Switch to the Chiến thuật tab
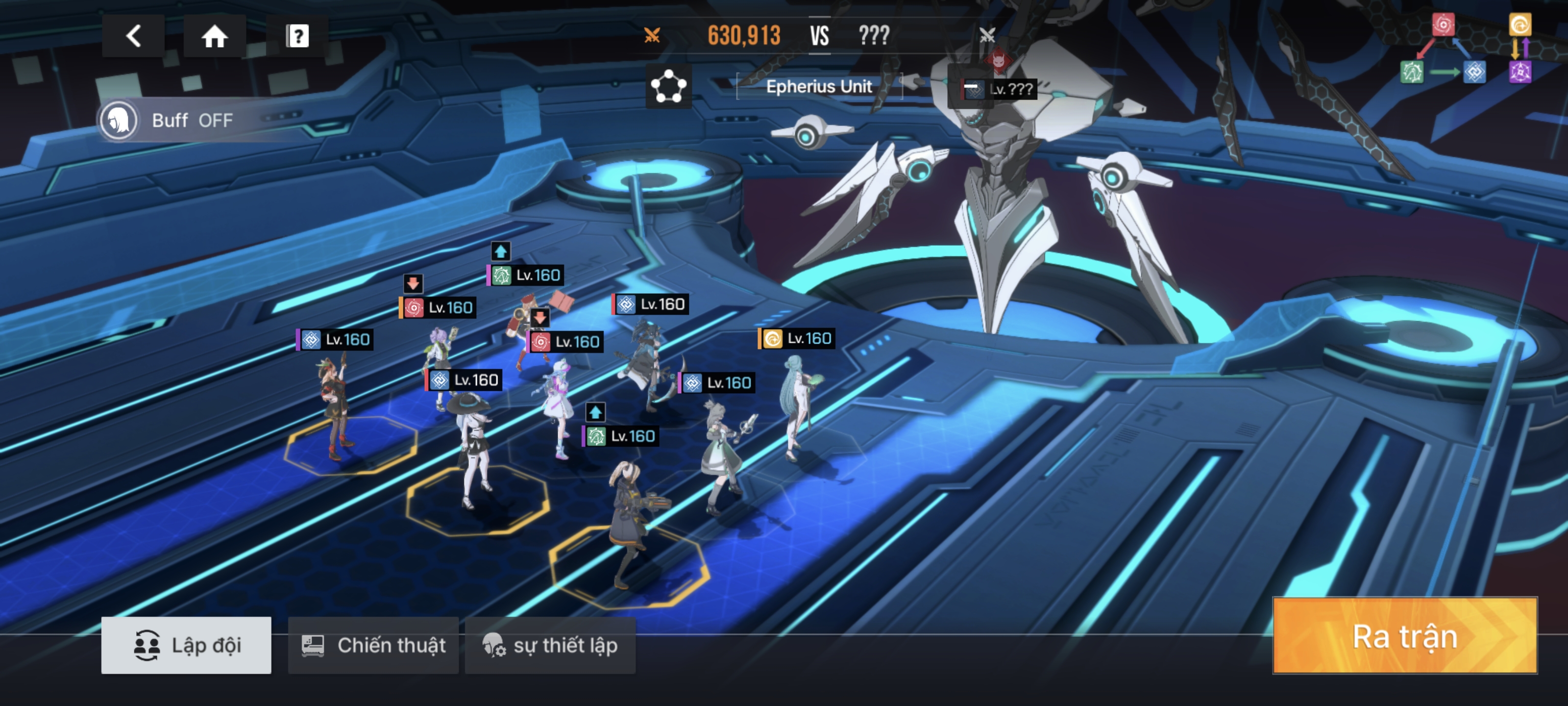The image size is (1568, 706). [x=373, y=645]
